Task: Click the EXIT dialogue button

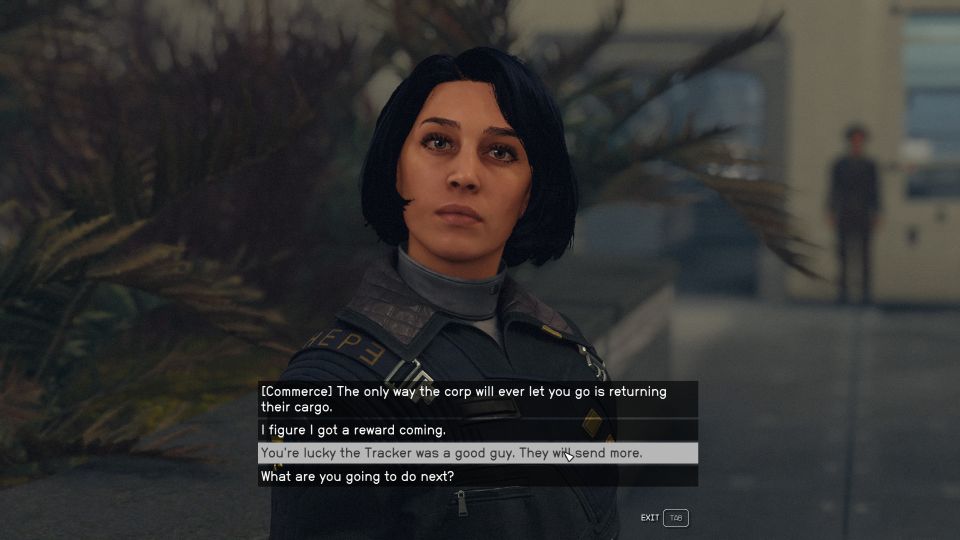Action: pos(665,518)
